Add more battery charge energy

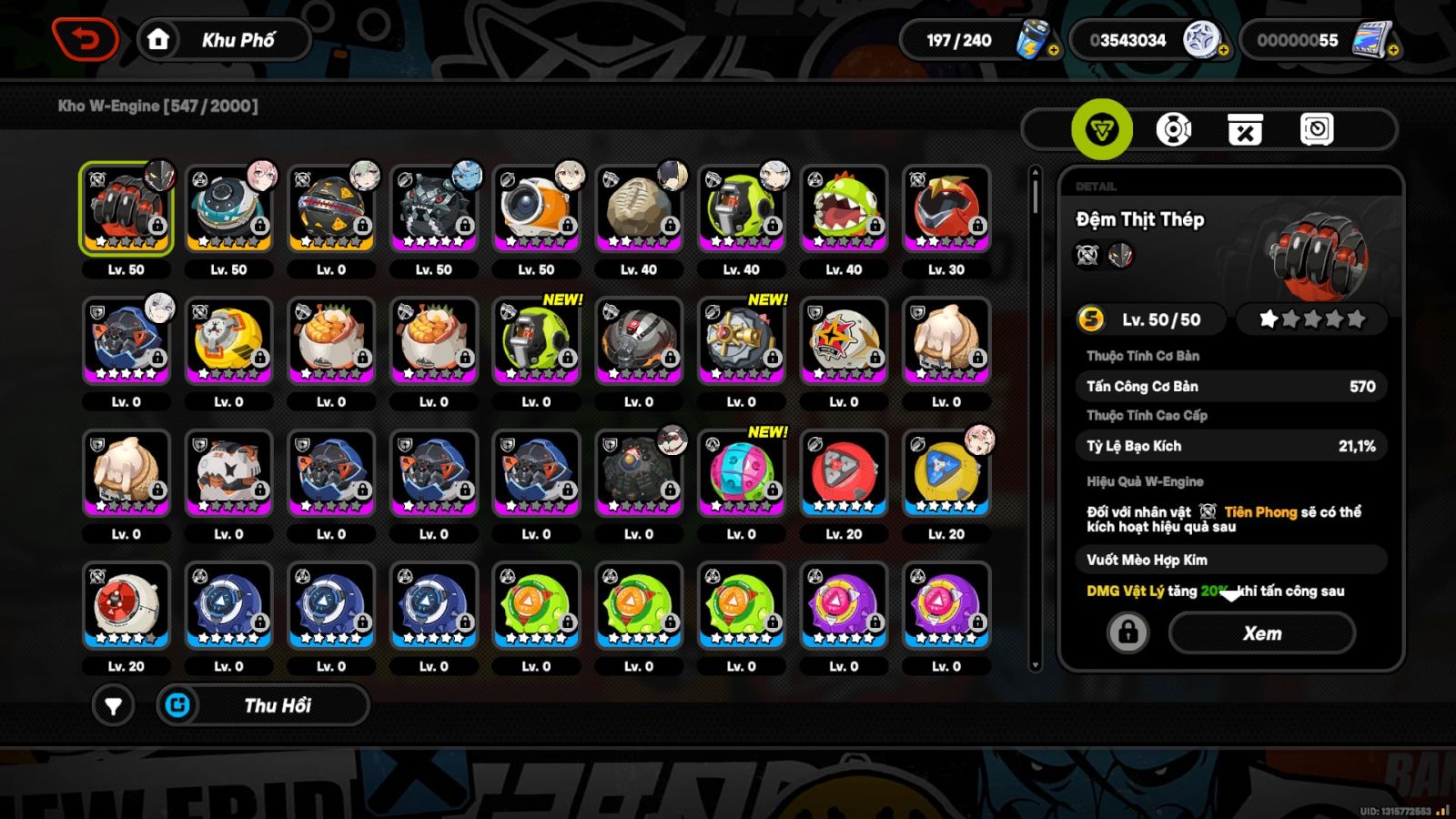click(1053, 51)
